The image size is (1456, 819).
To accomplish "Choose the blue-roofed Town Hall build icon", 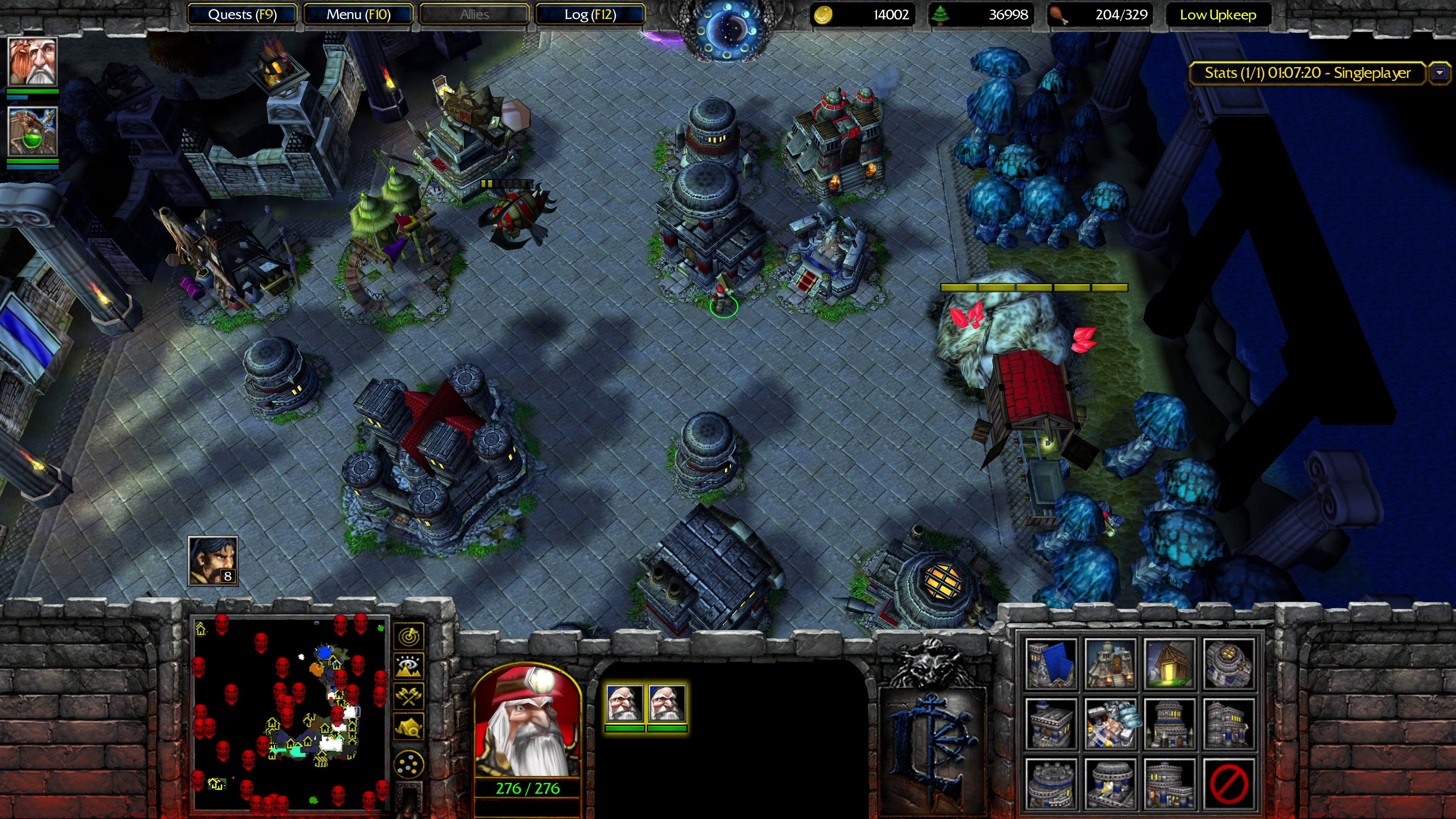I will click(x=1051, y=664).
